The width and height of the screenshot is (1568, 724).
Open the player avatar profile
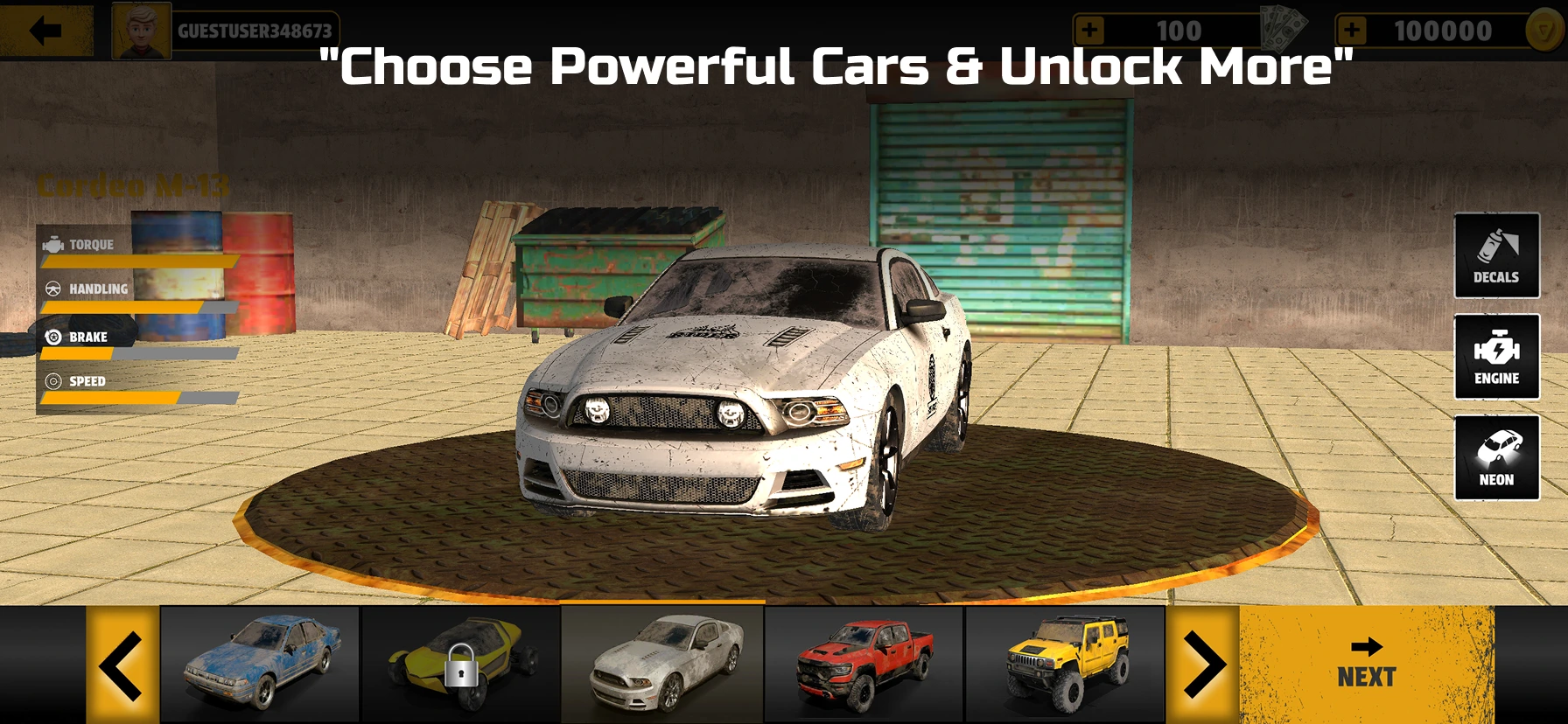tap(140, 29)
